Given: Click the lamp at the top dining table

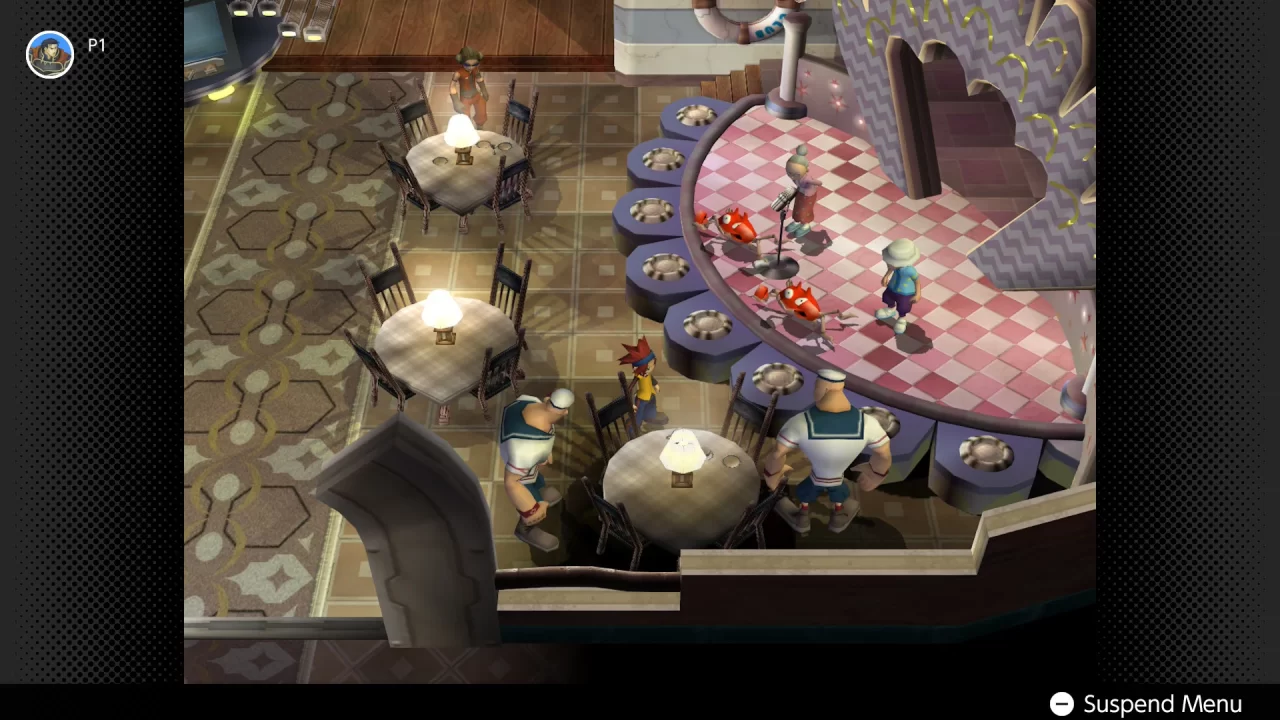Looking at the screenshot, I should (460, 130).
